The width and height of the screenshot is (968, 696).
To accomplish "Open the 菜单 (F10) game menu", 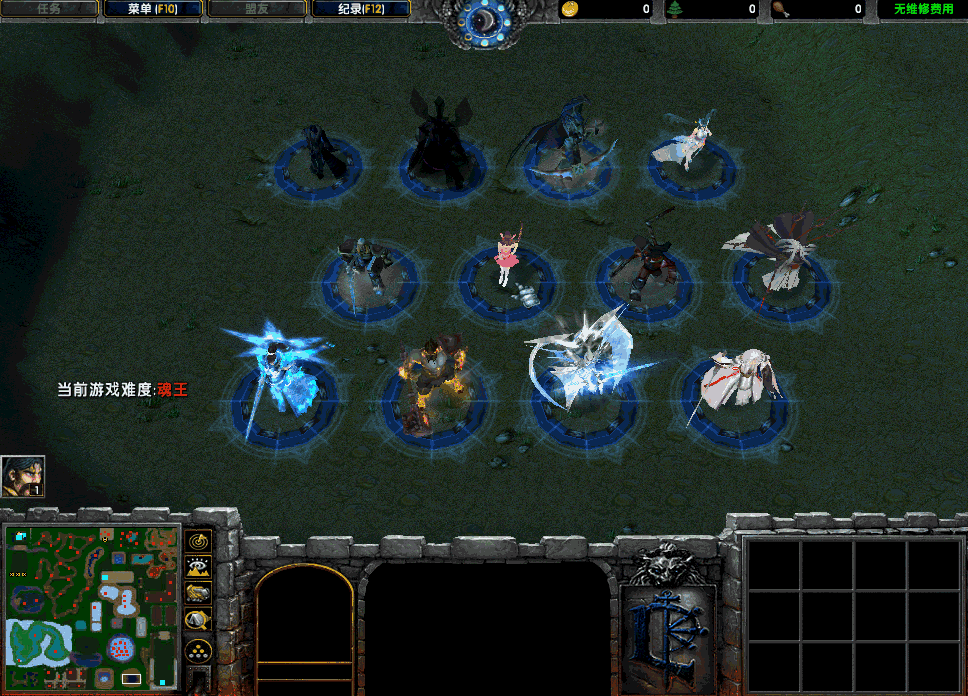I will pos(152,9).
